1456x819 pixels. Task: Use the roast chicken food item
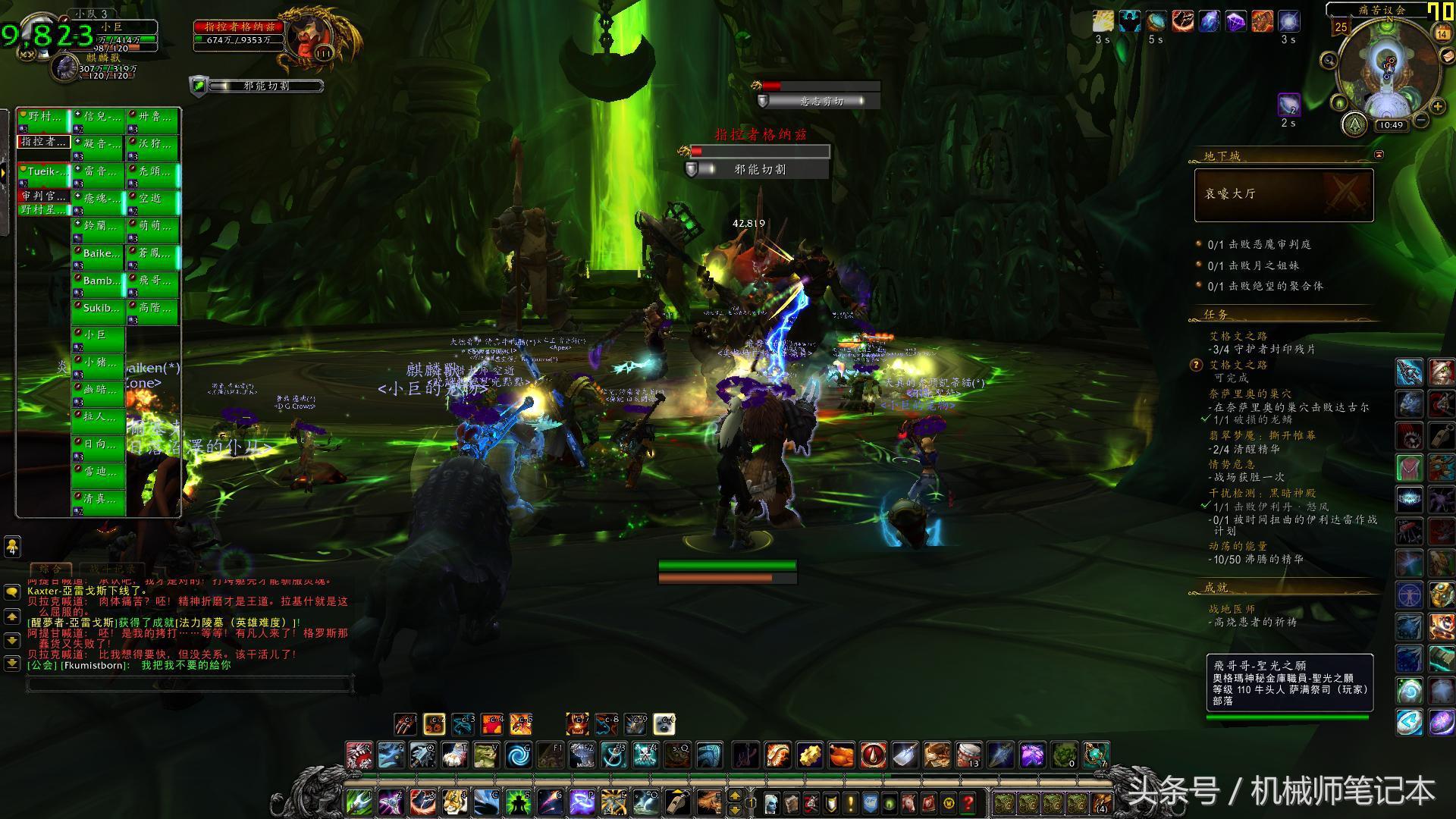pos(841,756)
